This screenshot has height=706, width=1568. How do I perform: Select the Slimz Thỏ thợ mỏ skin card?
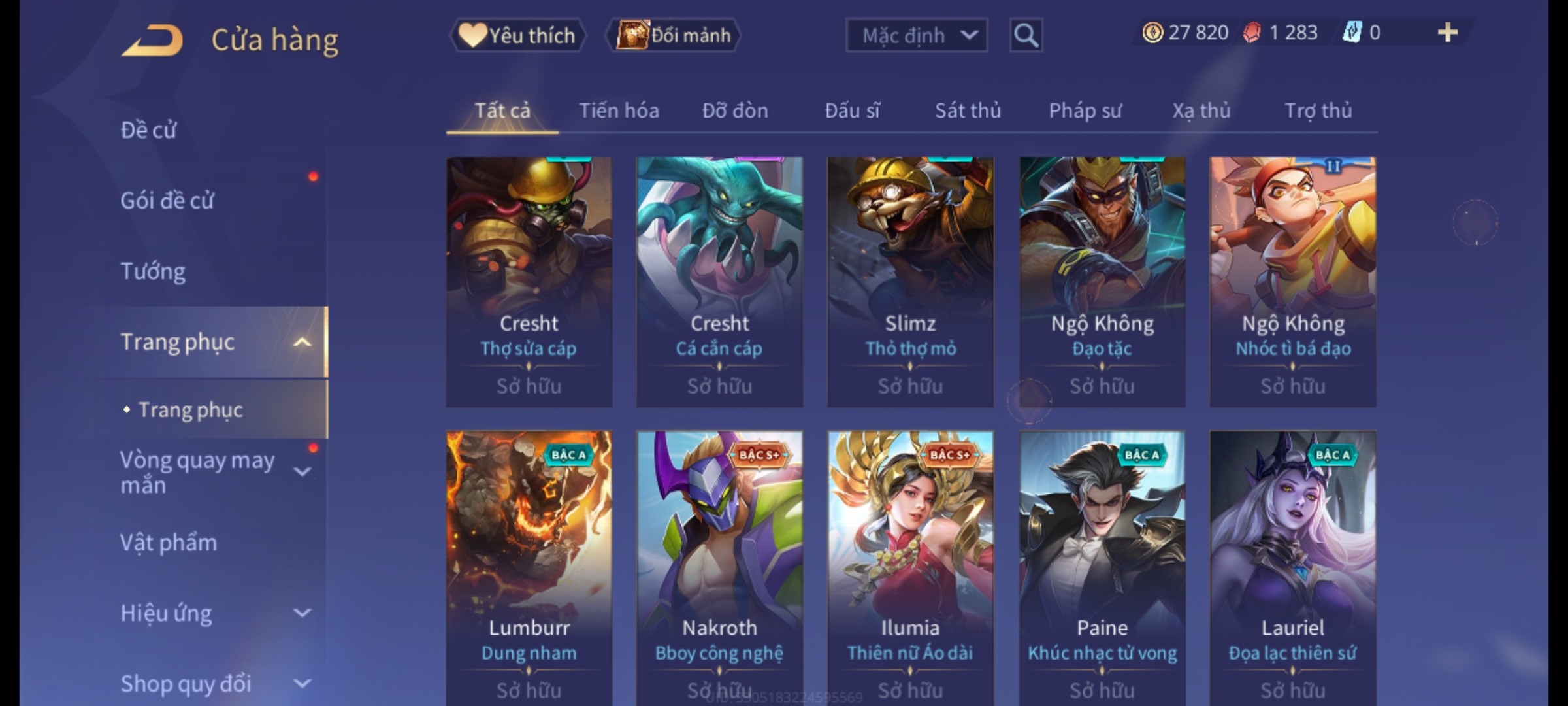pos(910,281)
